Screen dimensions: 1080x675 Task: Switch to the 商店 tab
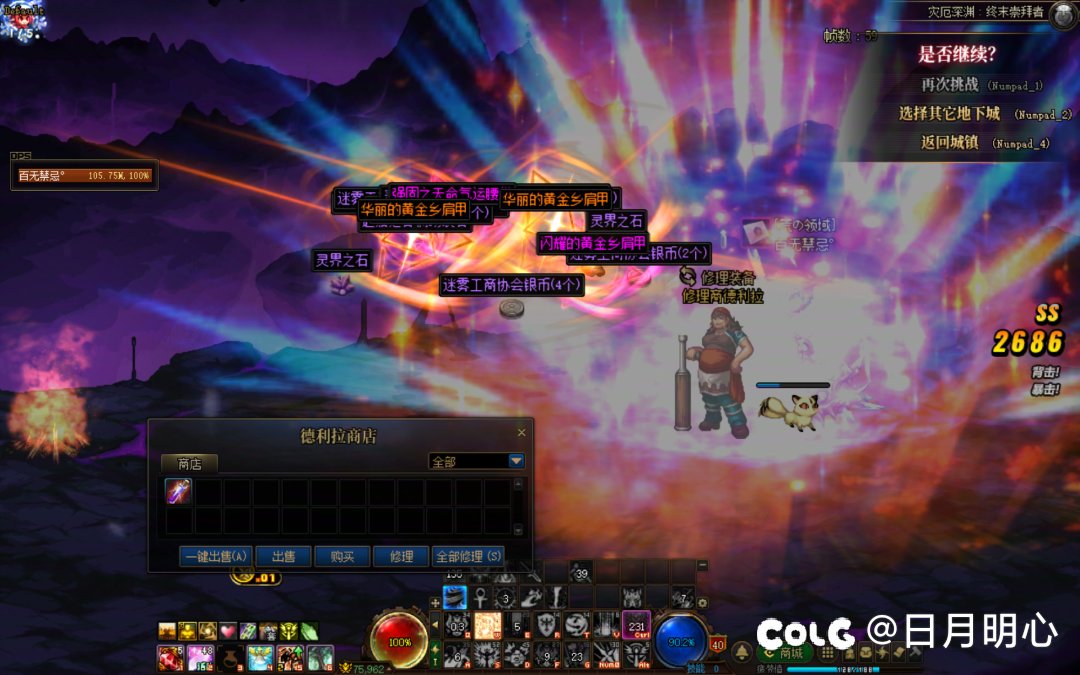190,464
